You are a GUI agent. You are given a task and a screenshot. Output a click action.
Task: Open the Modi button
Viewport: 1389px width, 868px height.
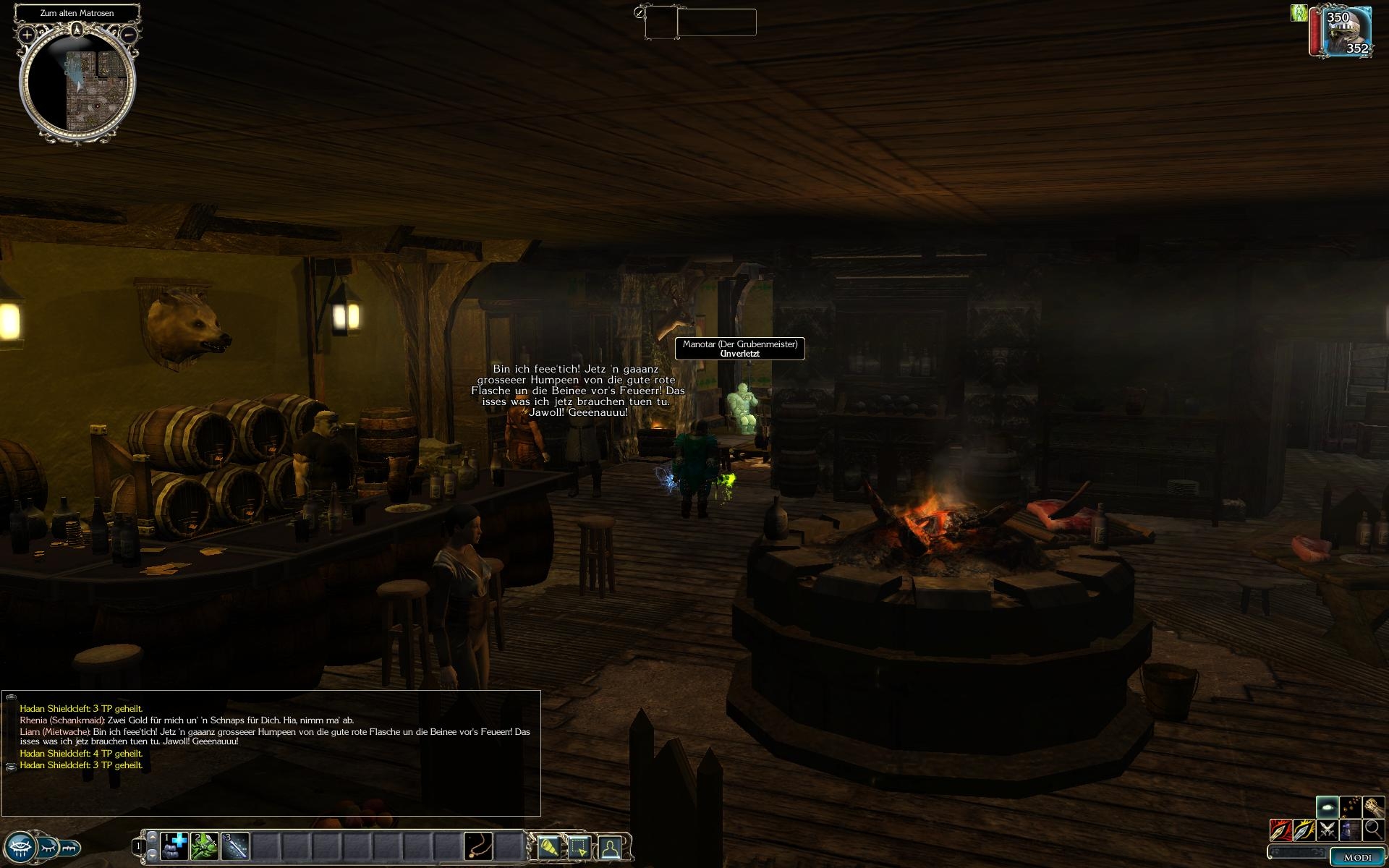coord(1356,857)
